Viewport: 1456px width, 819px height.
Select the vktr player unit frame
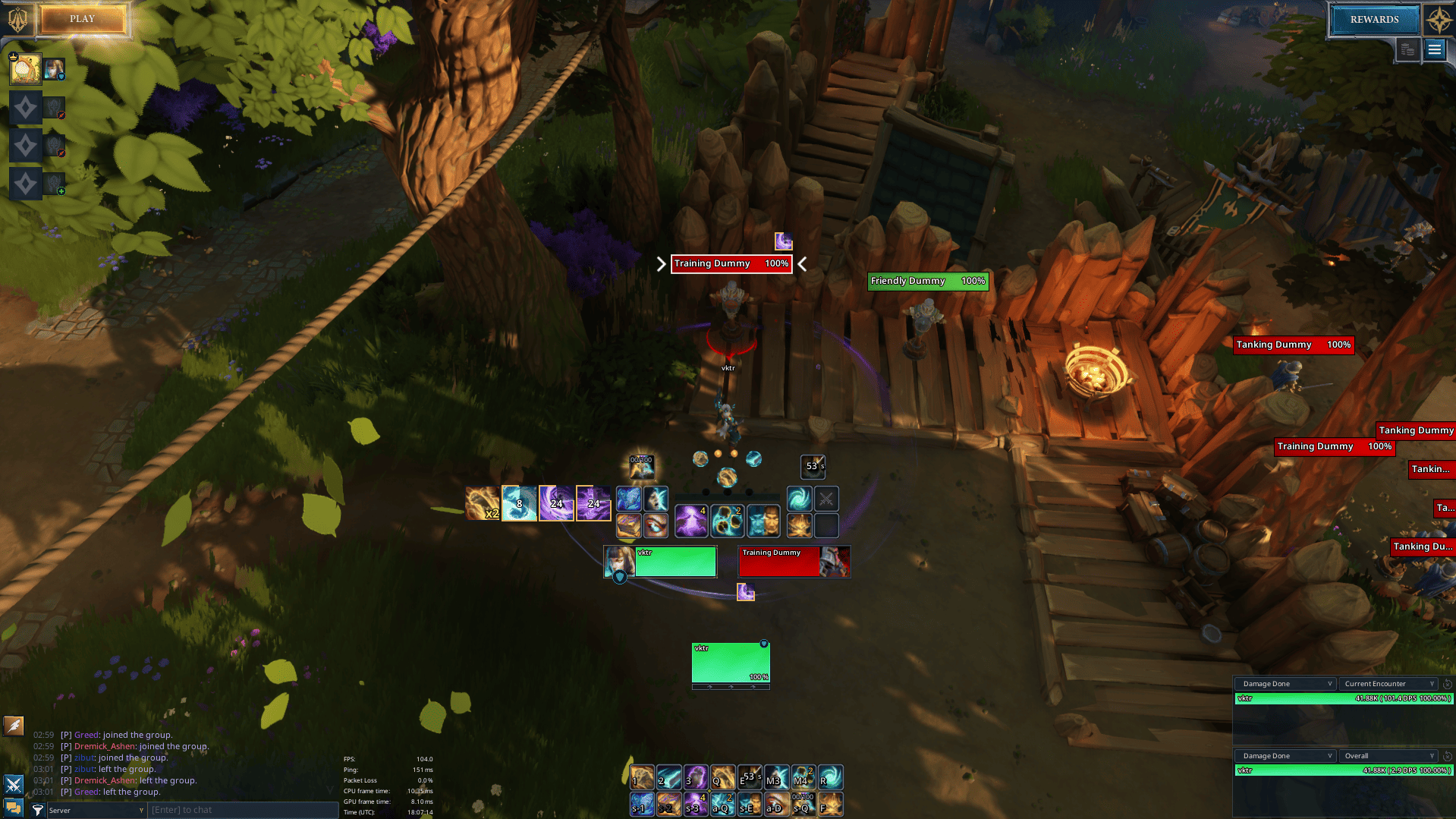[x=660, y=562]
